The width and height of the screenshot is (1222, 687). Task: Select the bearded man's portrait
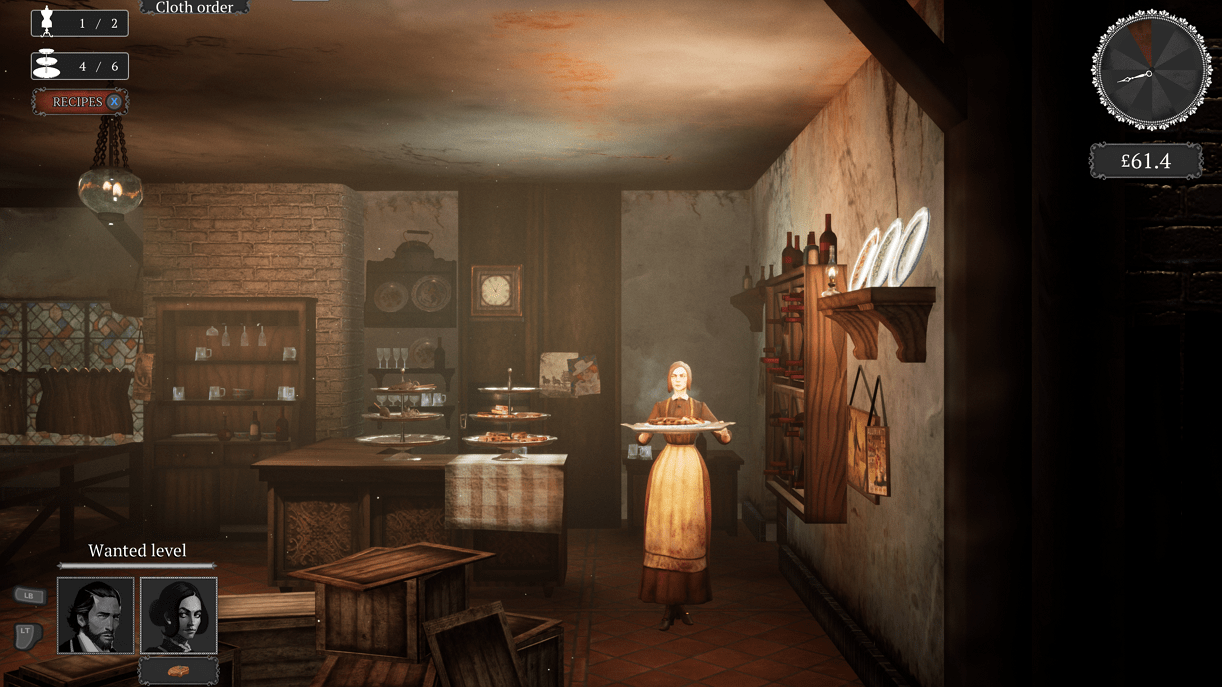tap(96, 615)
